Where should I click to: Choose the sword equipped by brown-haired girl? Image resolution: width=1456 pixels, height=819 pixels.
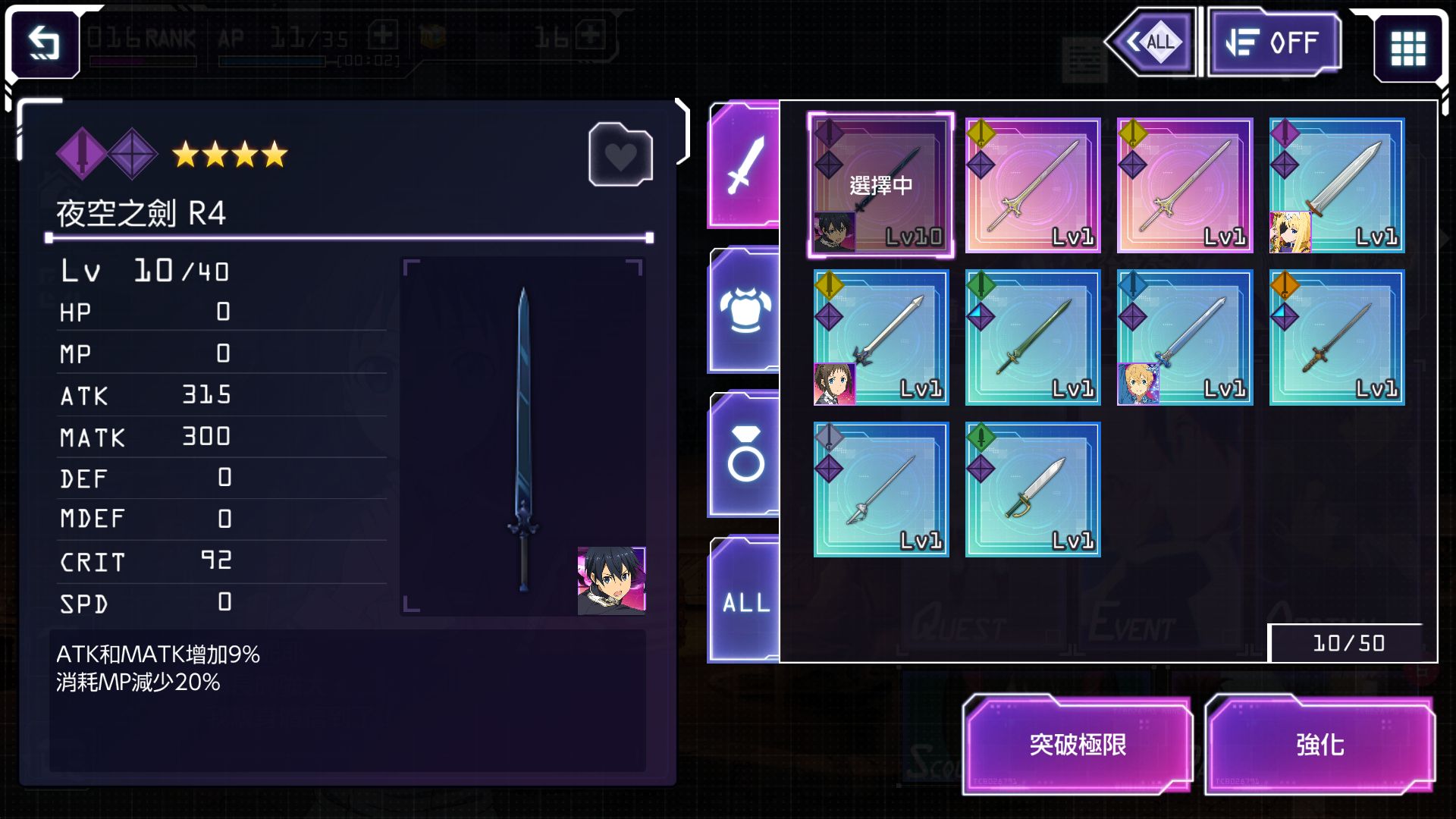click(880, 337)
